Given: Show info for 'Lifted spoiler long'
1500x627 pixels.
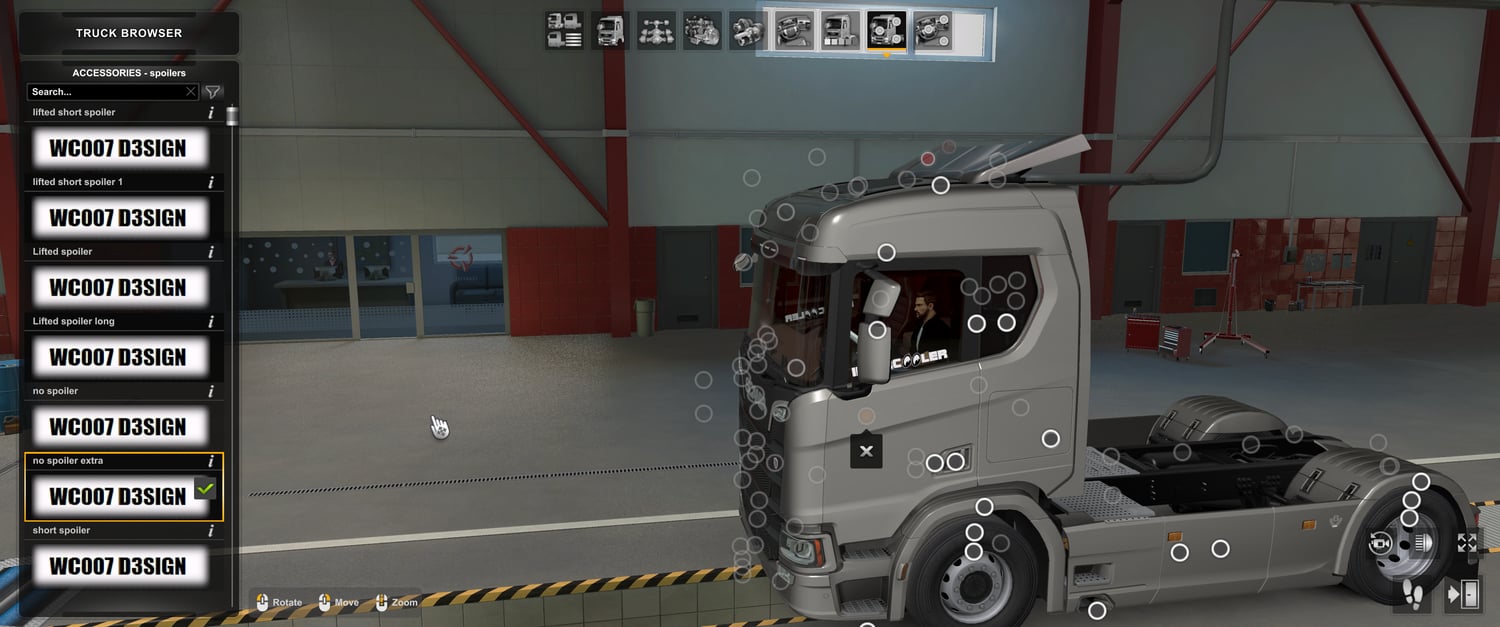Looking at the screenshot, I should 211,322.
